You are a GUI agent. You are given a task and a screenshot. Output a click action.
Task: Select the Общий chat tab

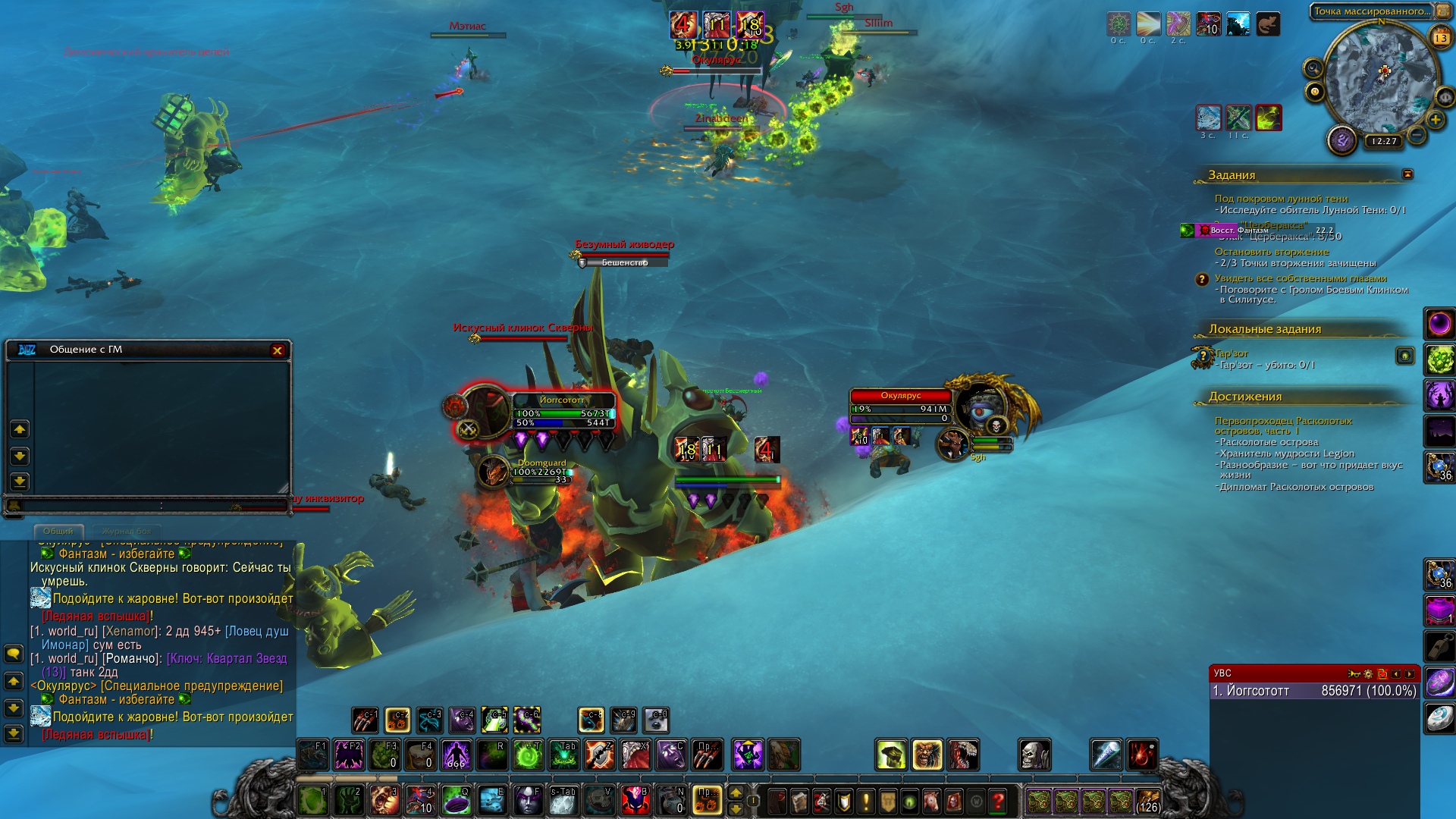(58, 531)
